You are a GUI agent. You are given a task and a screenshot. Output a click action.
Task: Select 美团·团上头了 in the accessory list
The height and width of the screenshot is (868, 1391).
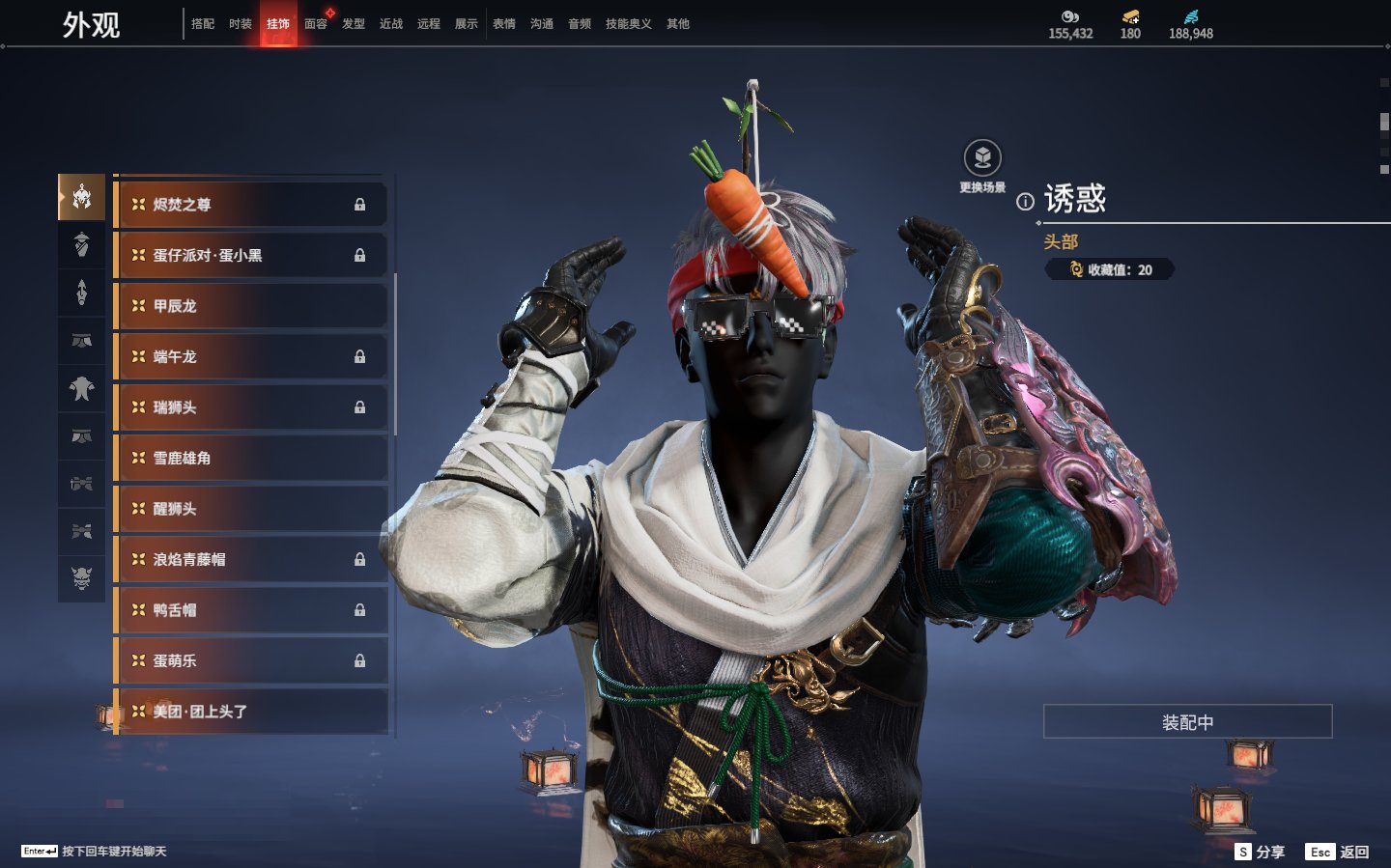[x=251, y=712]
